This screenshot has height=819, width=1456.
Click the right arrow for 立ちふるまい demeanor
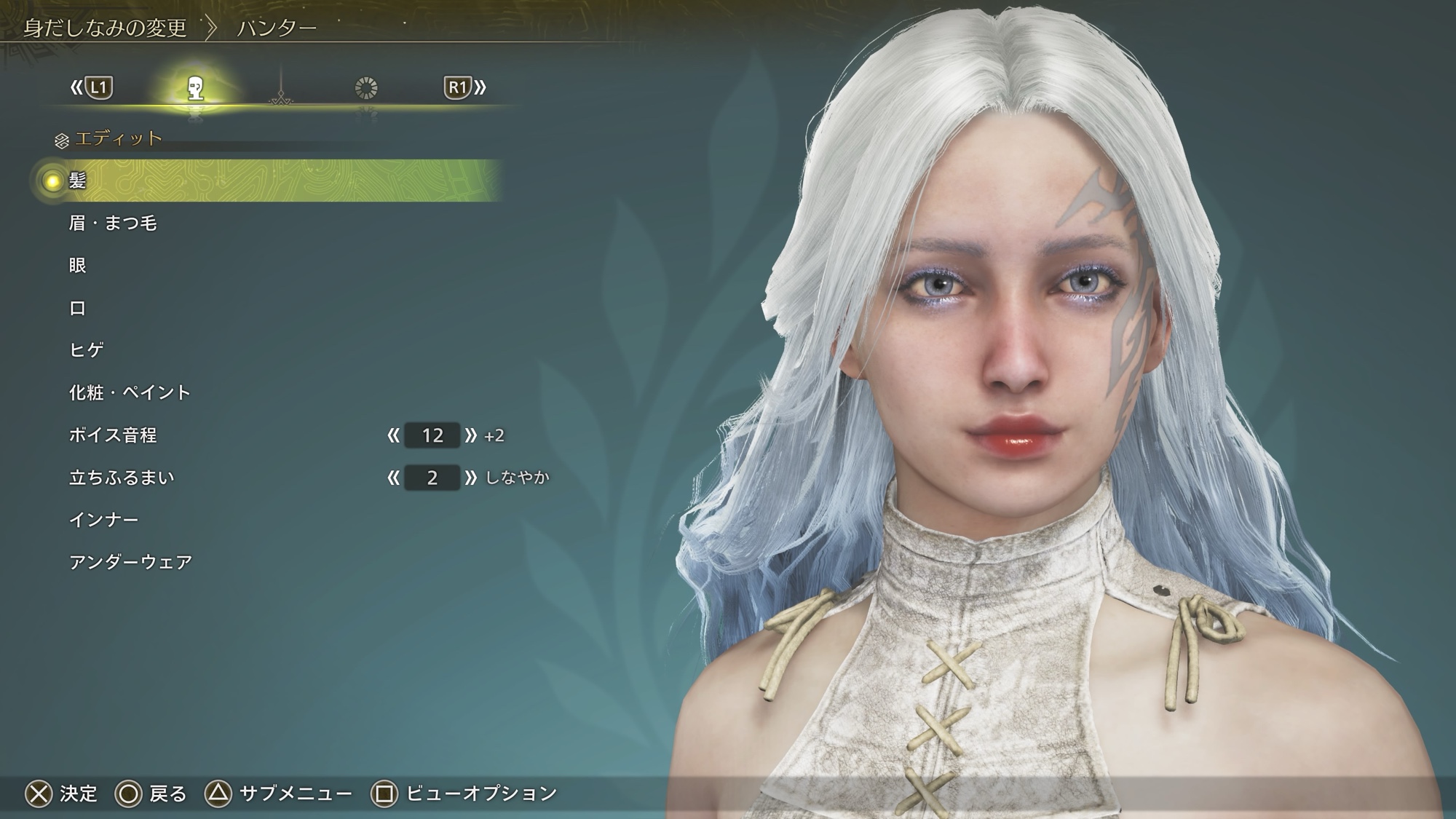[471, 478]
